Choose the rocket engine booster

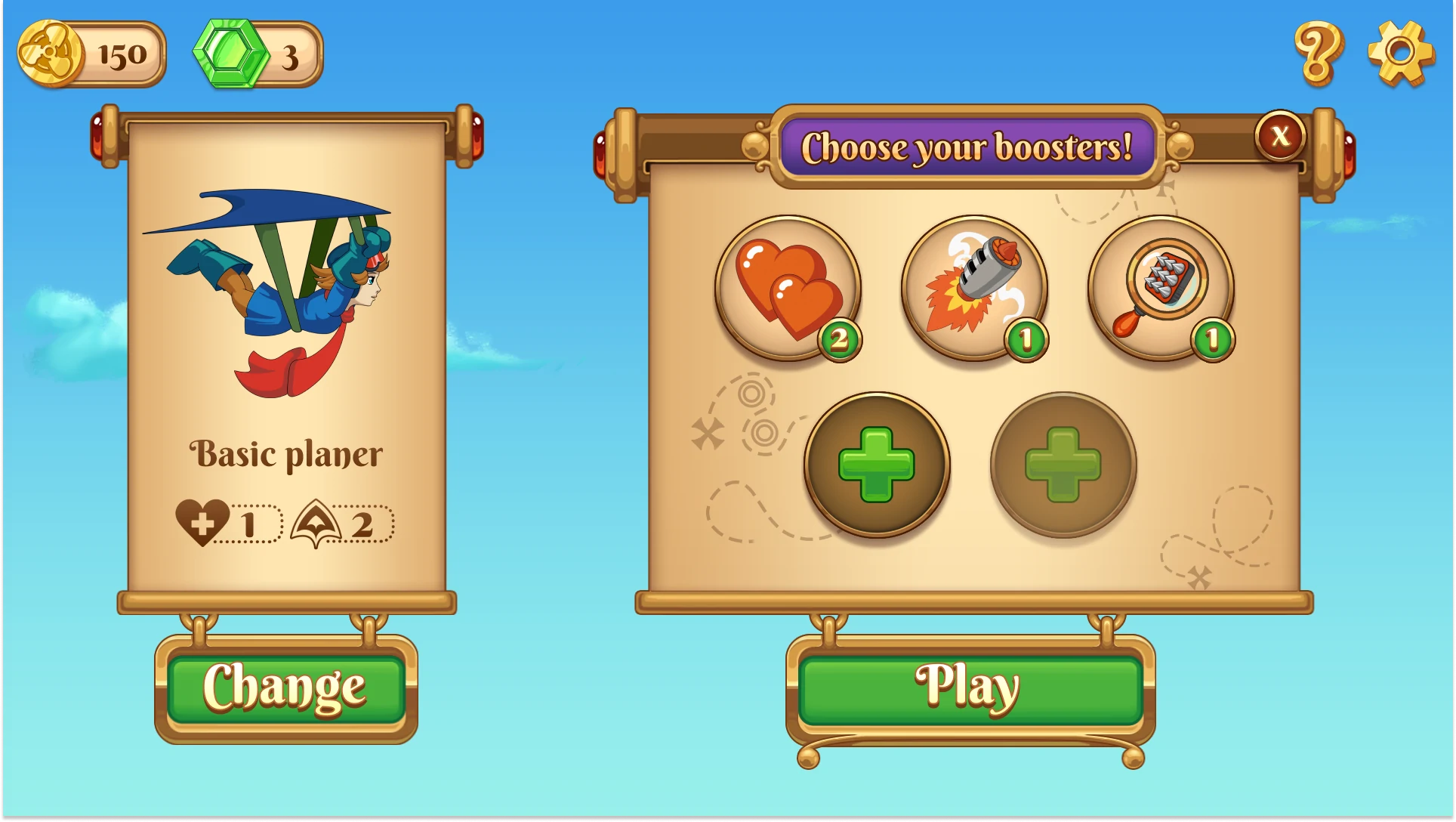pyautogui.click(x=974, y=288)
